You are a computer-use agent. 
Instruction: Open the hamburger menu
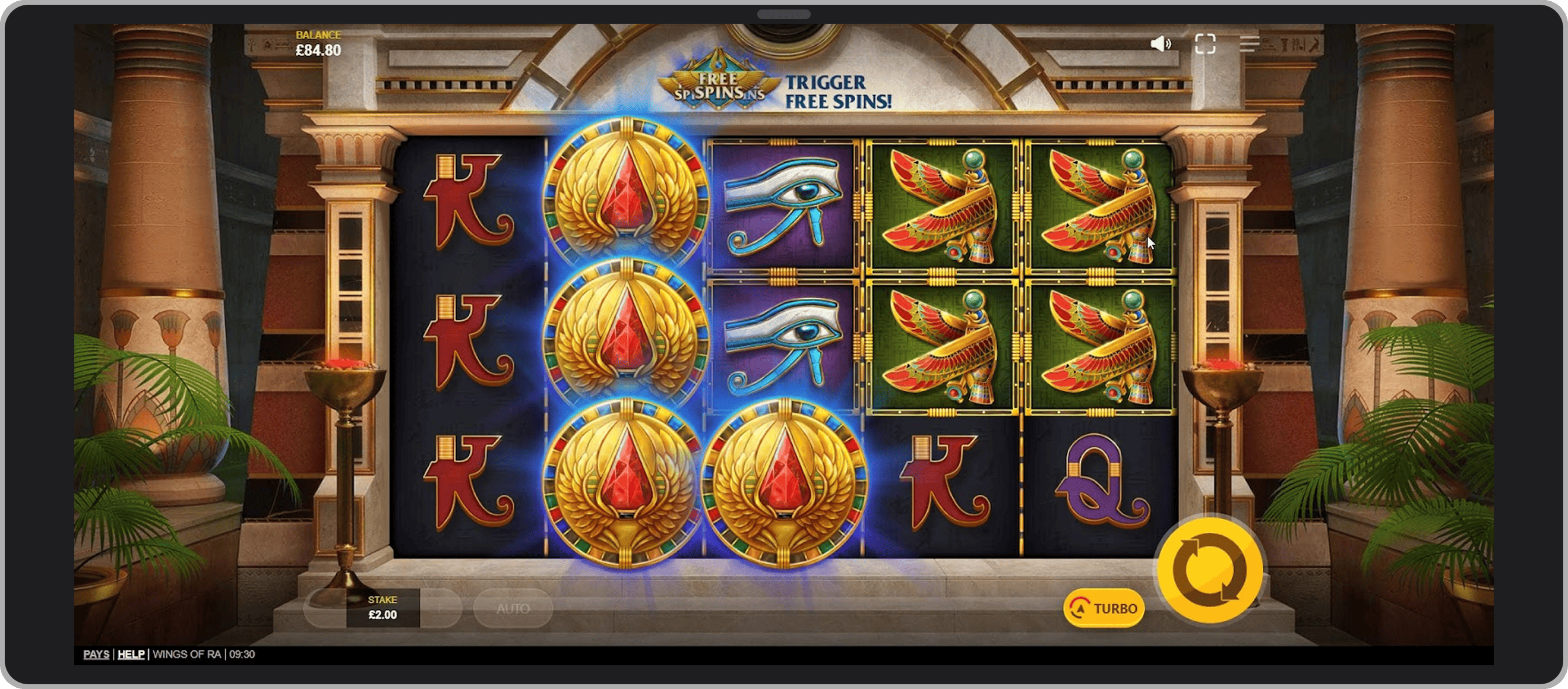pyautogui.click(x=1249, y=44)
